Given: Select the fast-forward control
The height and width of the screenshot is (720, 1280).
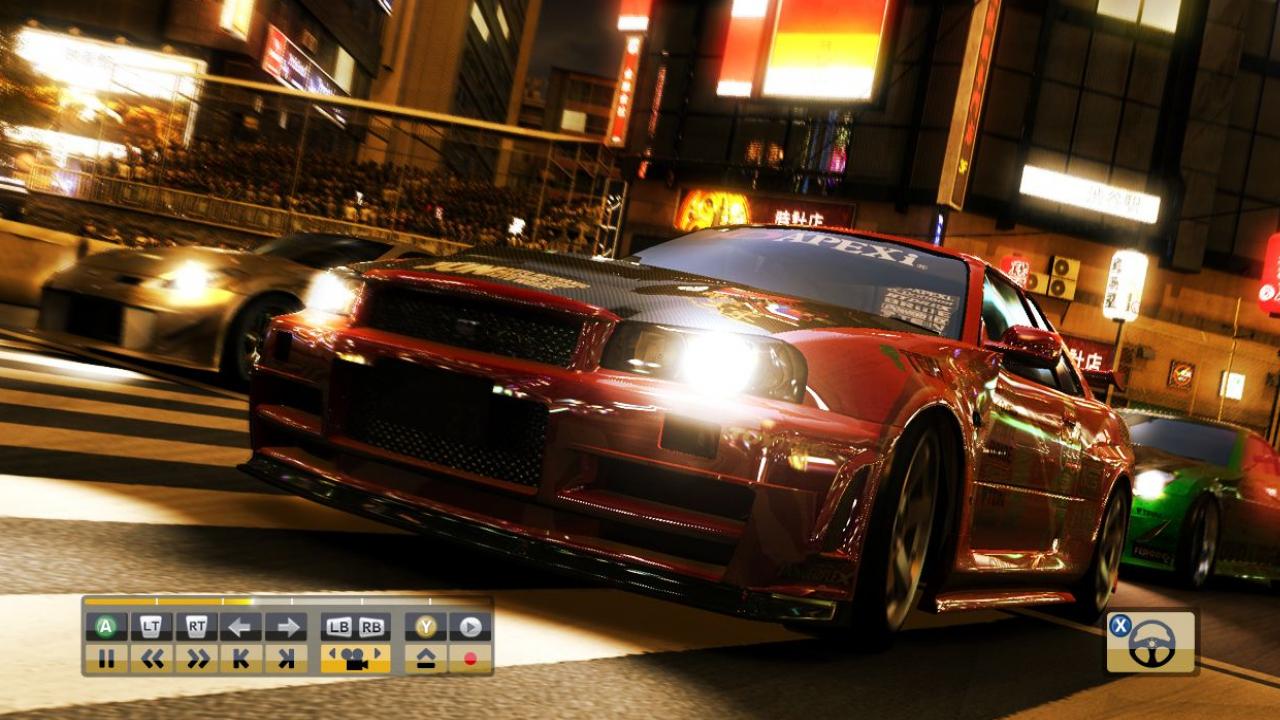Looking at the screenshot, I should point(198,656).
